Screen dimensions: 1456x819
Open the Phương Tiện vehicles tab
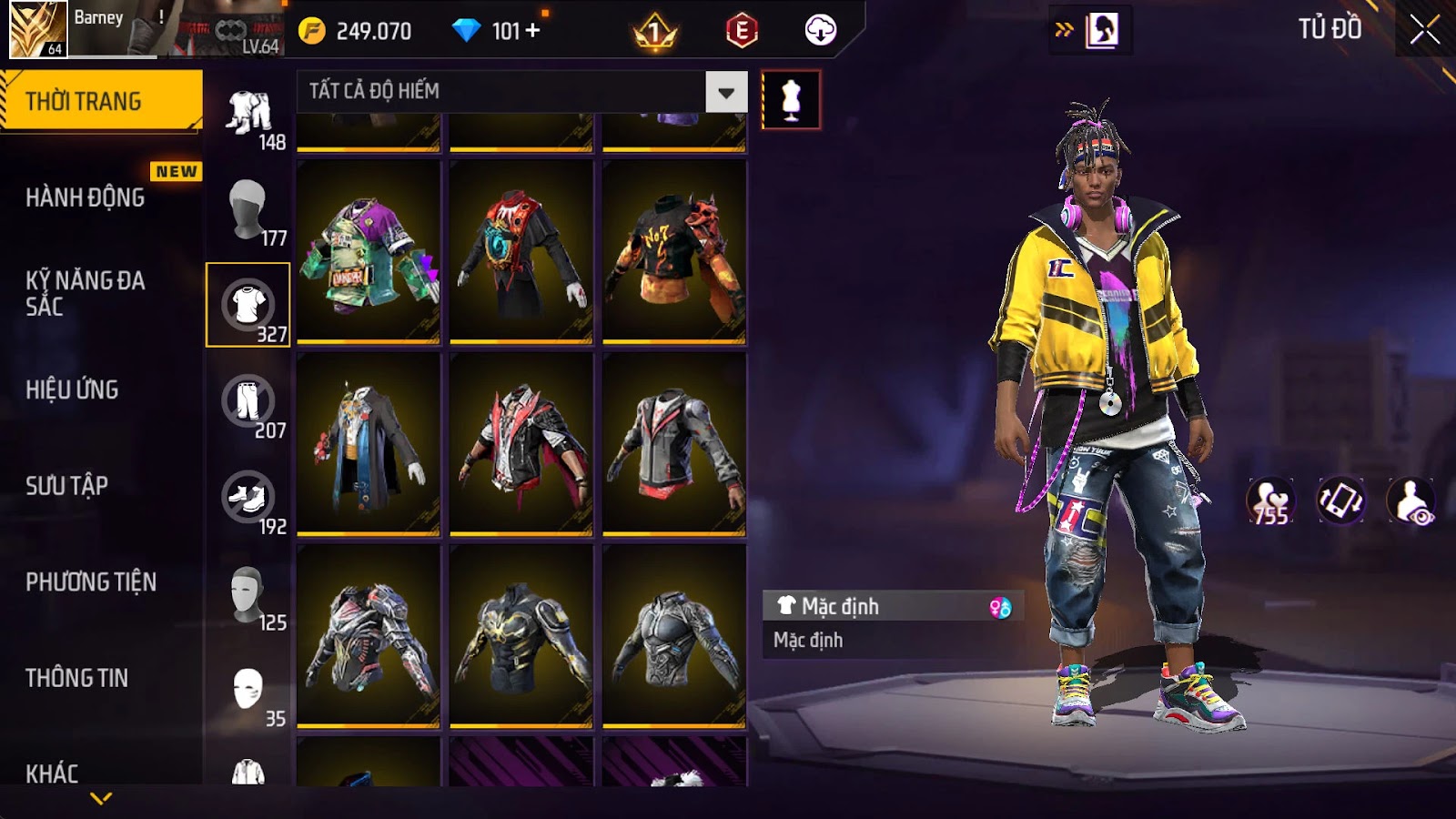tap(91, 582)
